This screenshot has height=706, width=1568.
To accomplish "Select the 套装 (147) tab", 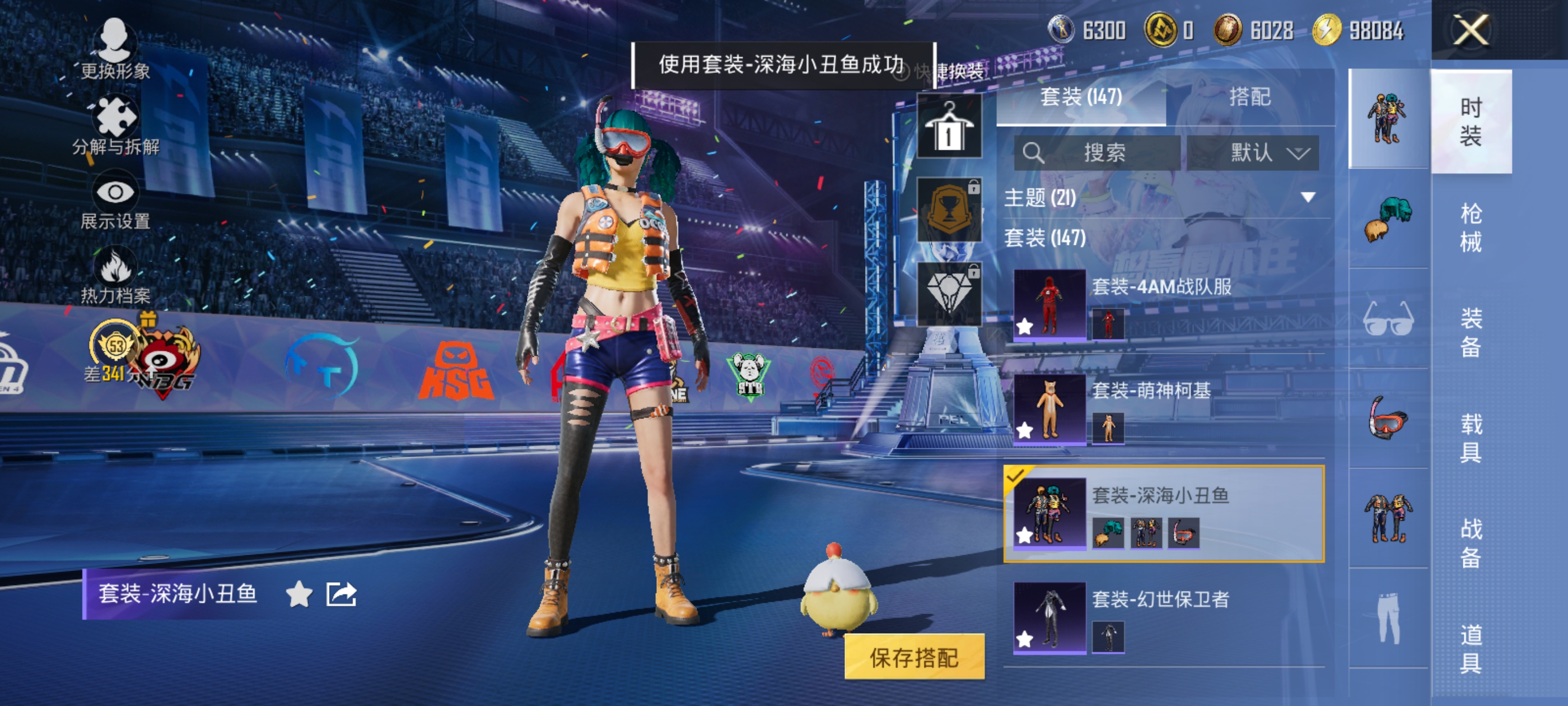I will click(x=1081, y=97).
